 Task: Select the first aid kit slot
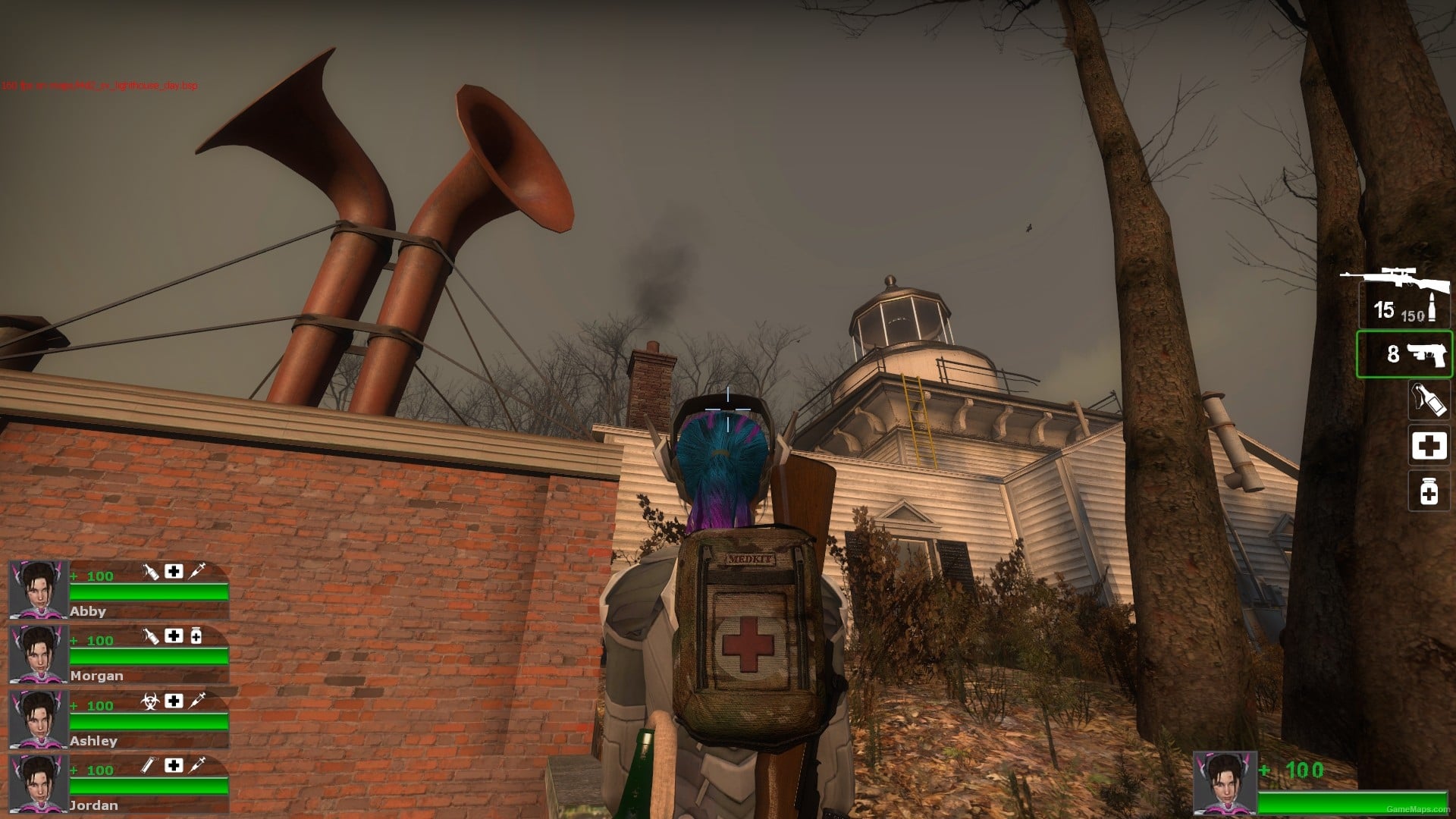click(1429, 445)
